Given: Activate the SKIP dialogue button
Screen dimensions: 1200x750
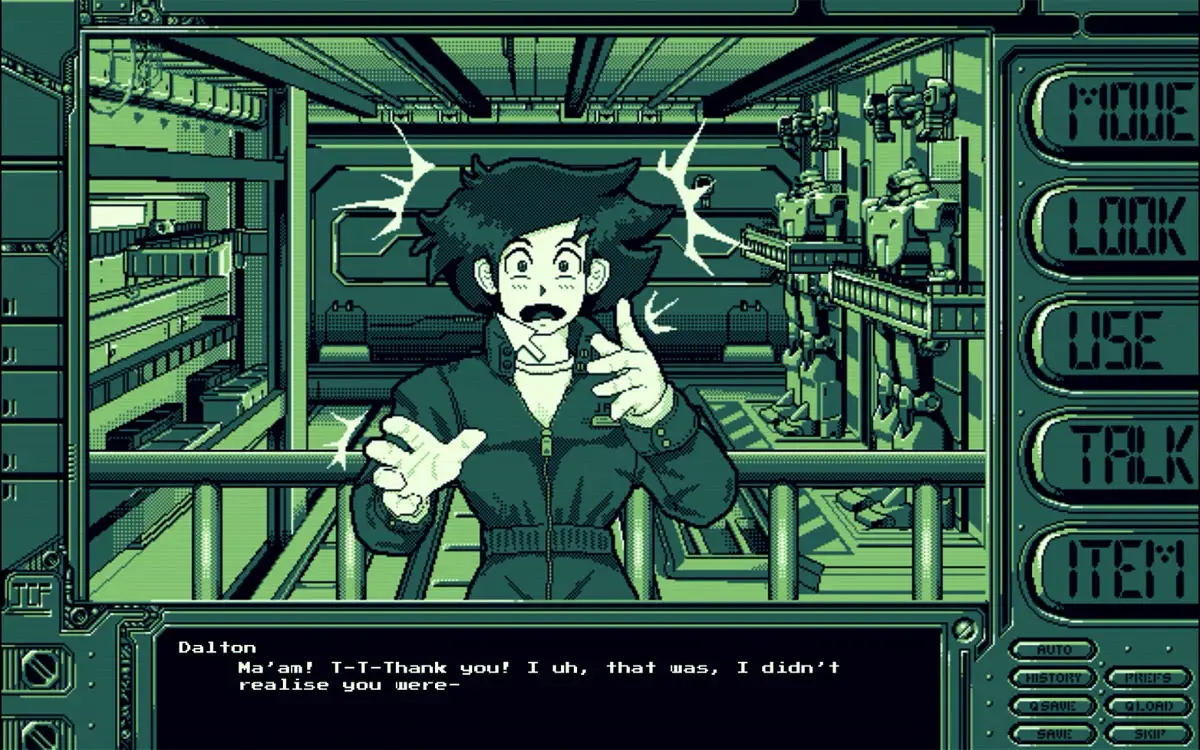Looking at the screenshot, I should [x=1148, y=734].
